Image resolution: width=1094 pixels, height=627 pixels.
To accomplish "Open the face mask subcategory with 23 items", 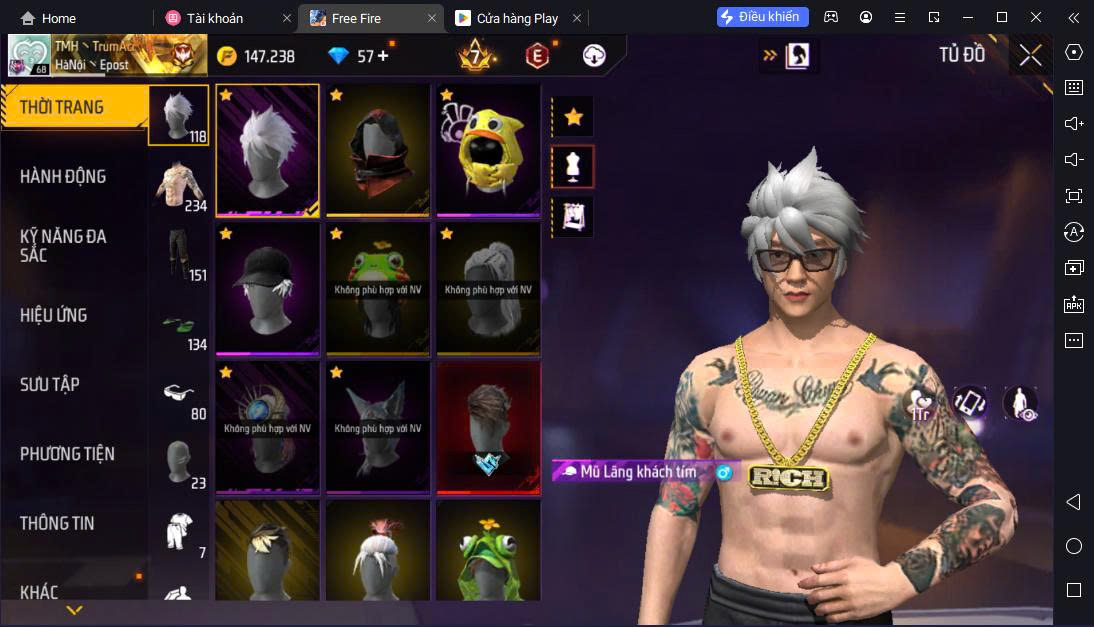I will (x=180, y=463).
